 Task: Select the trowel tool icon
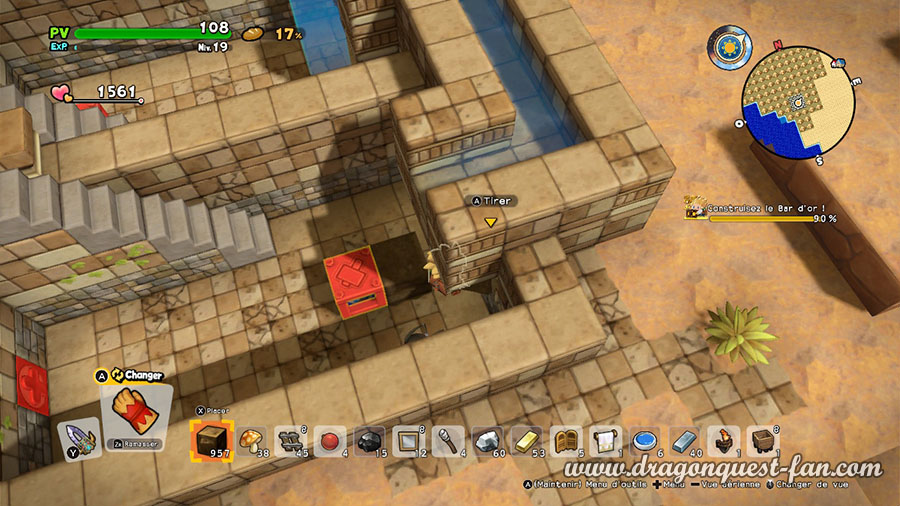click(76, 439)
